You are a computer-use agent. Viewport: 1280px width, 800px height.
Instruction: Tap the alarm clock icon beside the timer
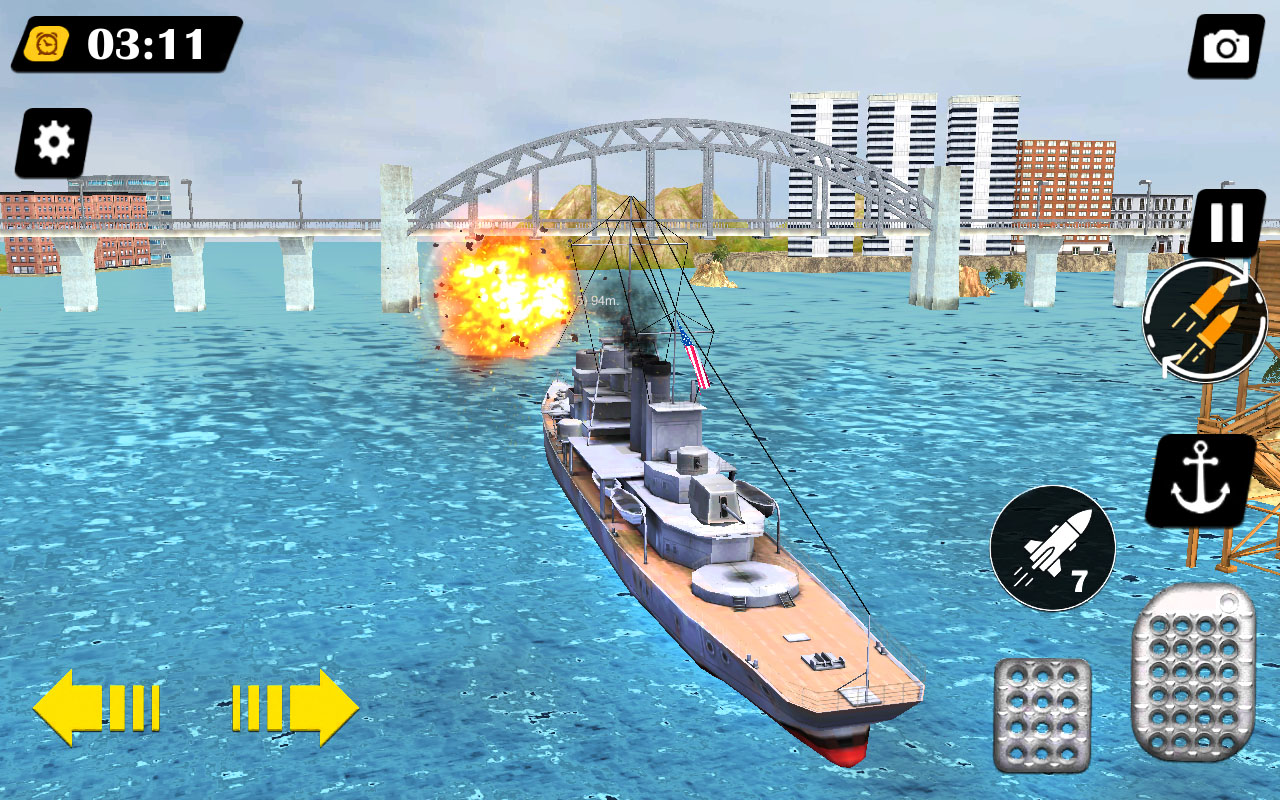47,42
